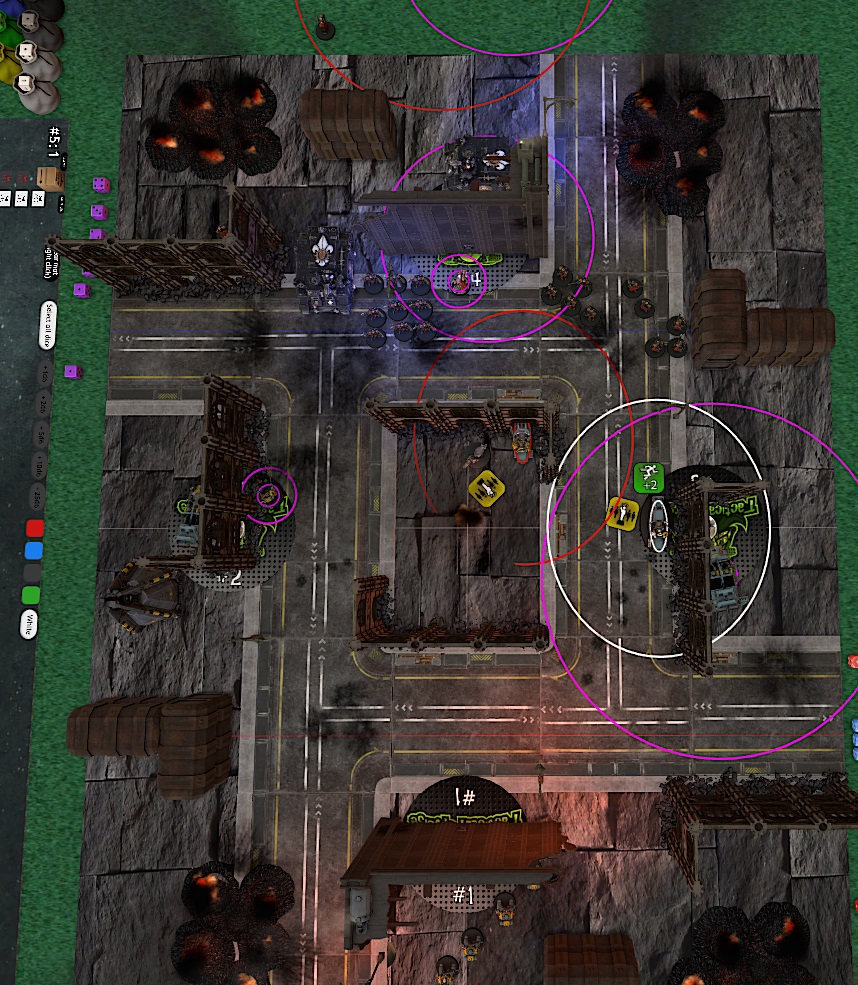Spawn five dice using the +5d6 button
The height and width of the screenshot is (985, 858).
coord(41,434)
